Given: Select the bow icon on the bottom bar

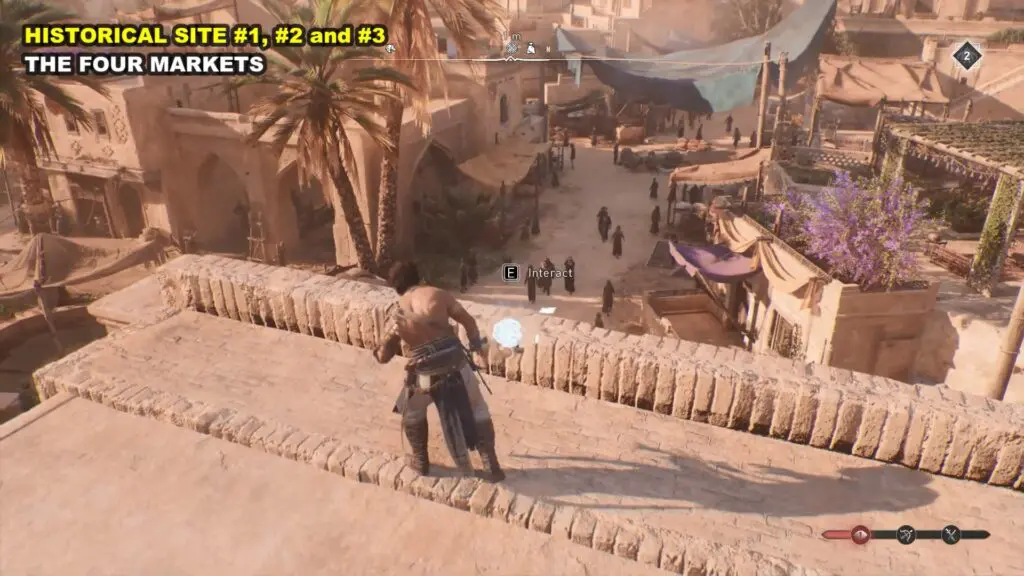Looking at the screenshot, I should click(906, 534).
